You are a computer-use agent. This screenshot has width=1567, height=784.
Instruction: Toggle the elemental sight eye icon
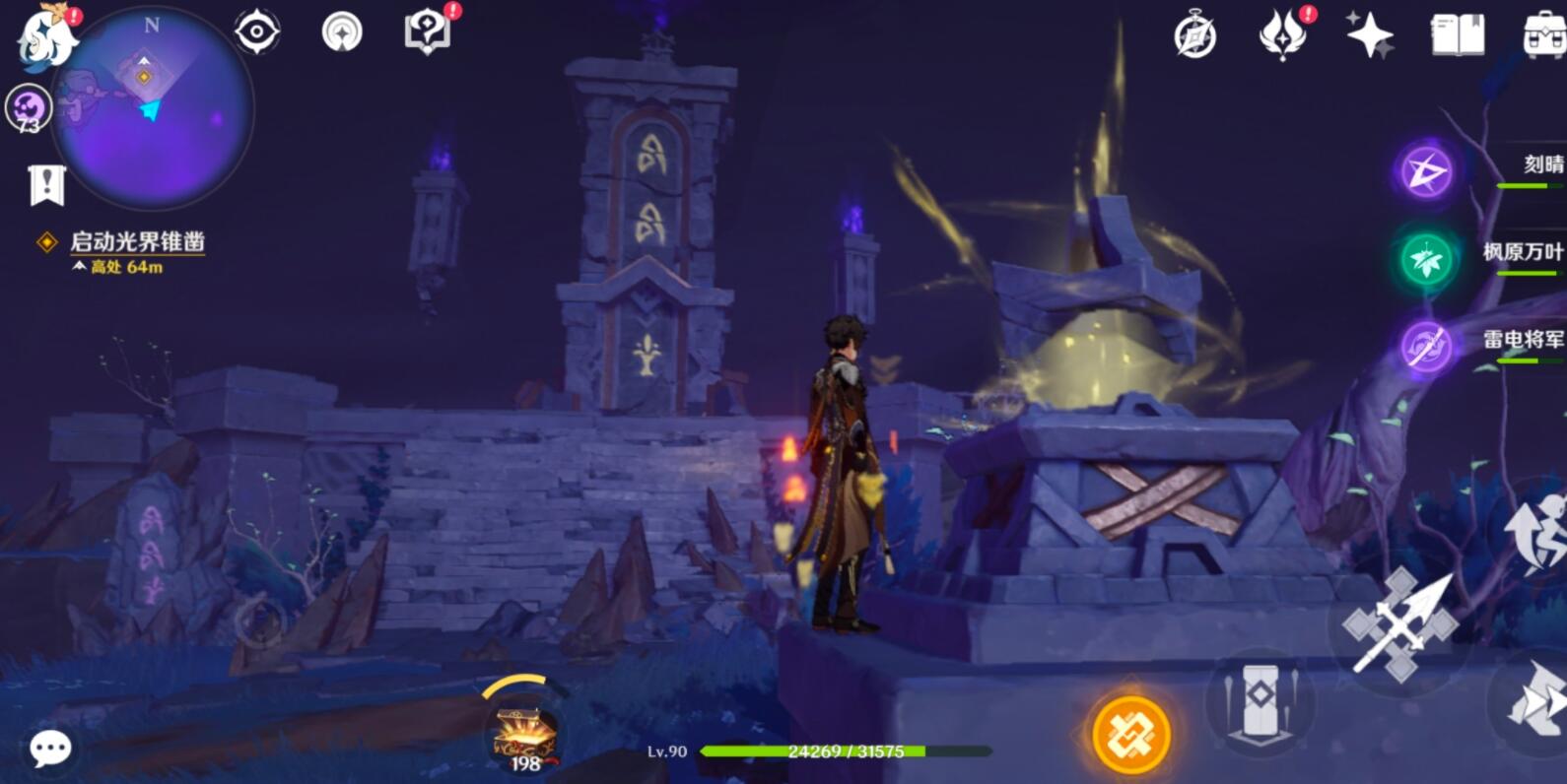click(x=257, y=32)
